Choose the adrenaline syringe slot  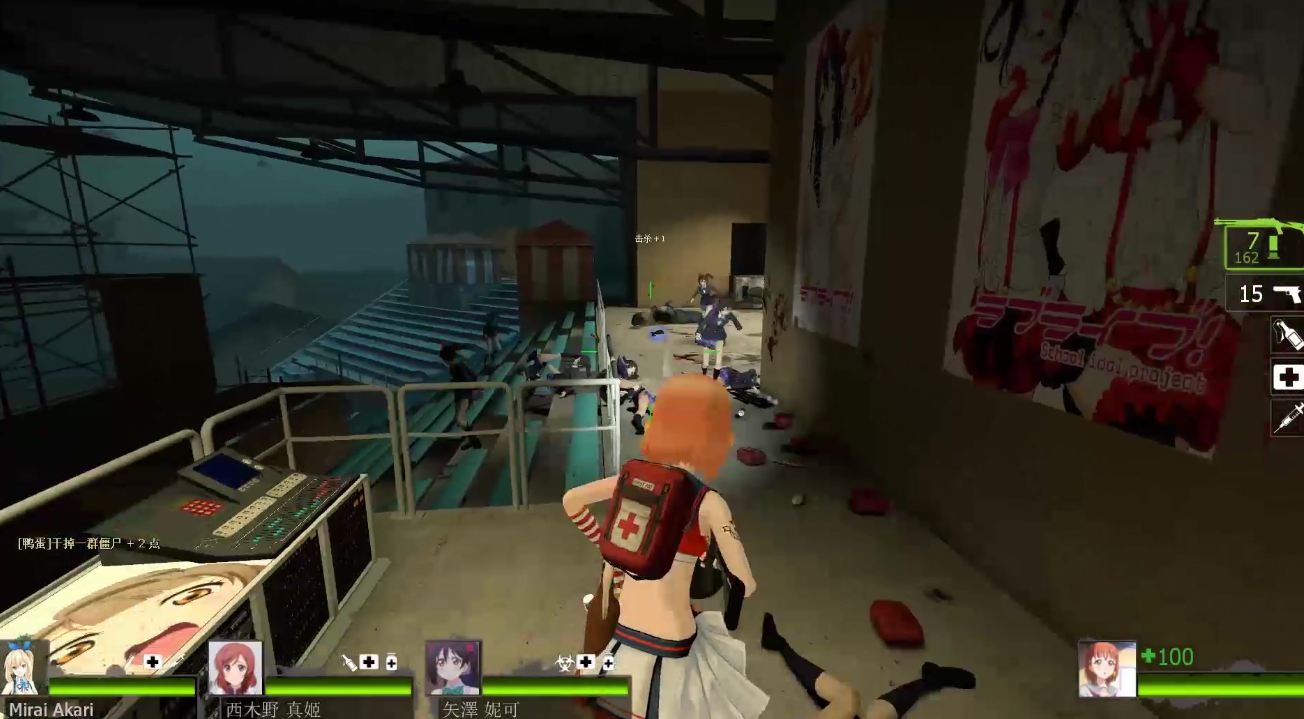tap(1287, 418)
